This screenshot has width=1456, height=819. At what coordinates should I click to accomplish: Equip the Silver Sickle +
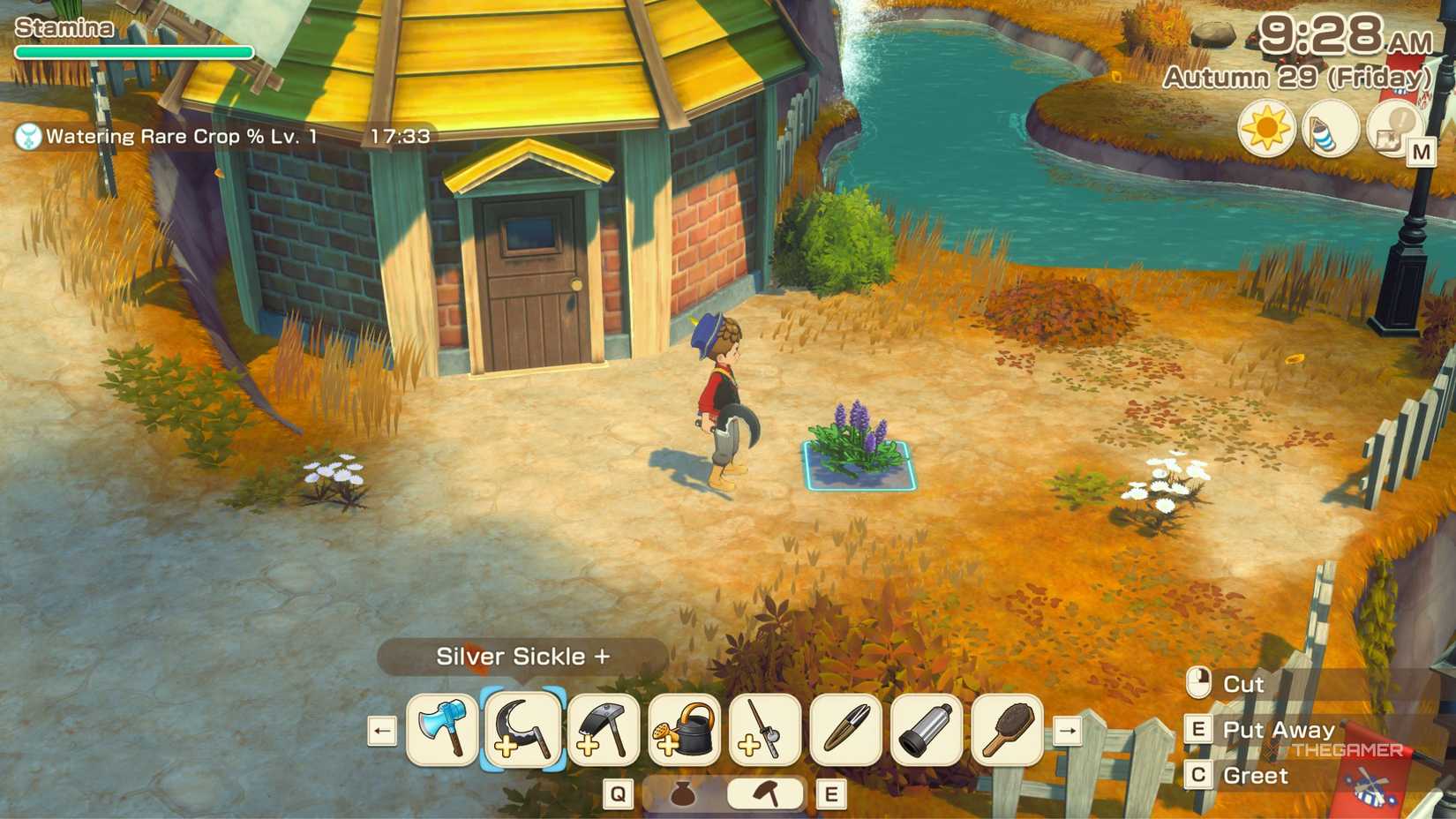pos(522,730)
